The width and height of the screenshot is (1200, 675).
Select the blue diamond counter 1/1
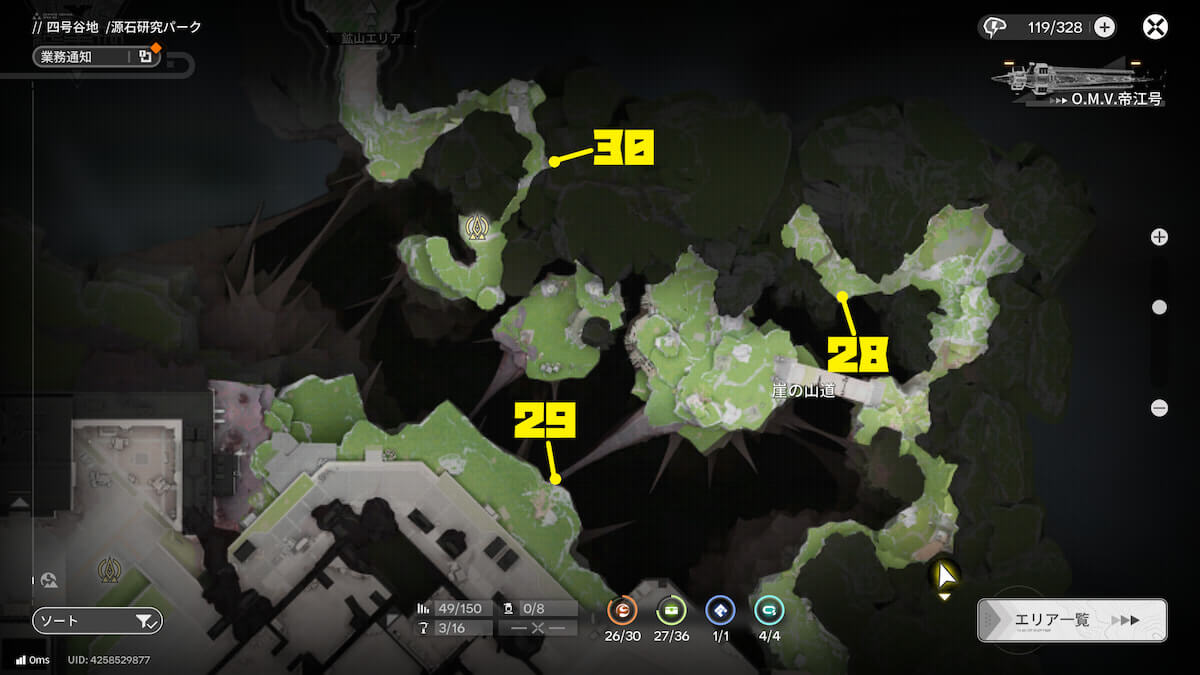click(720, 611)
